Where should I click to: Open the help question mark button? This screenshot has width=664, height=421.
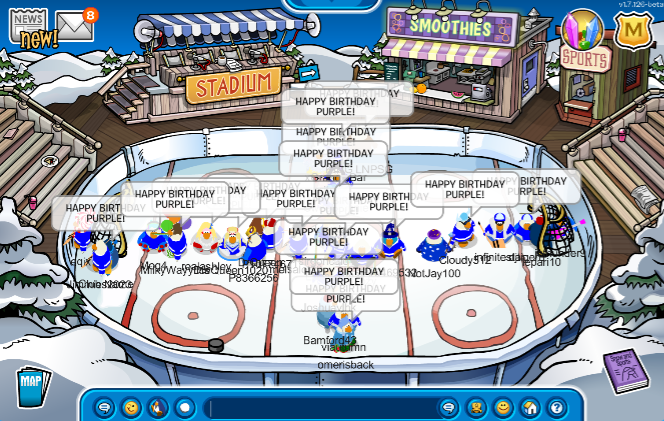[x=556, y=408]
